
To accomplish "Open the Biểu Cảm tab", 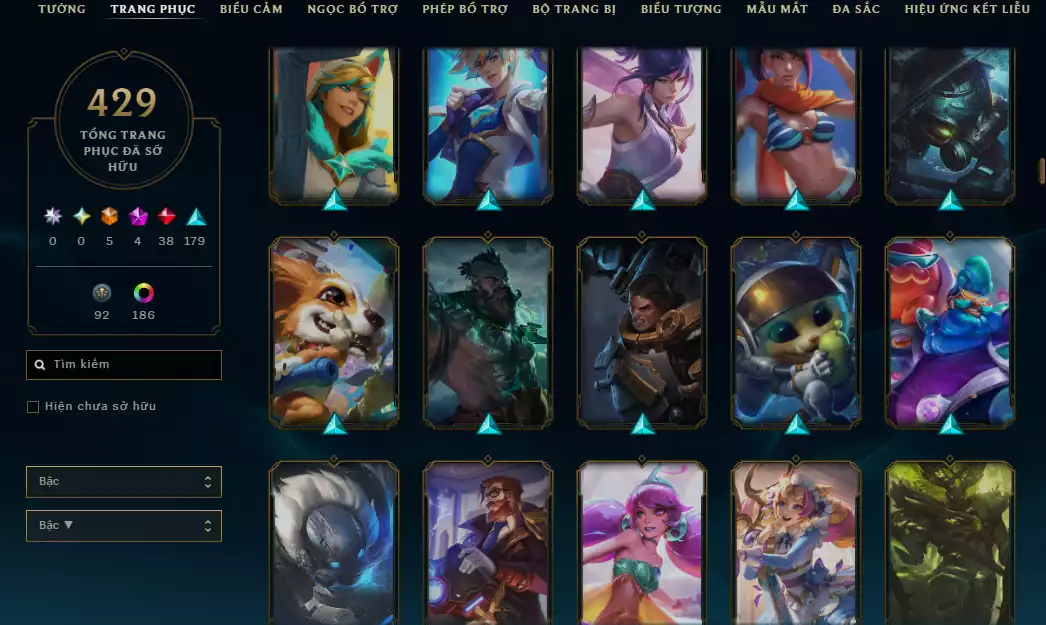I will [x=251, y=9].
